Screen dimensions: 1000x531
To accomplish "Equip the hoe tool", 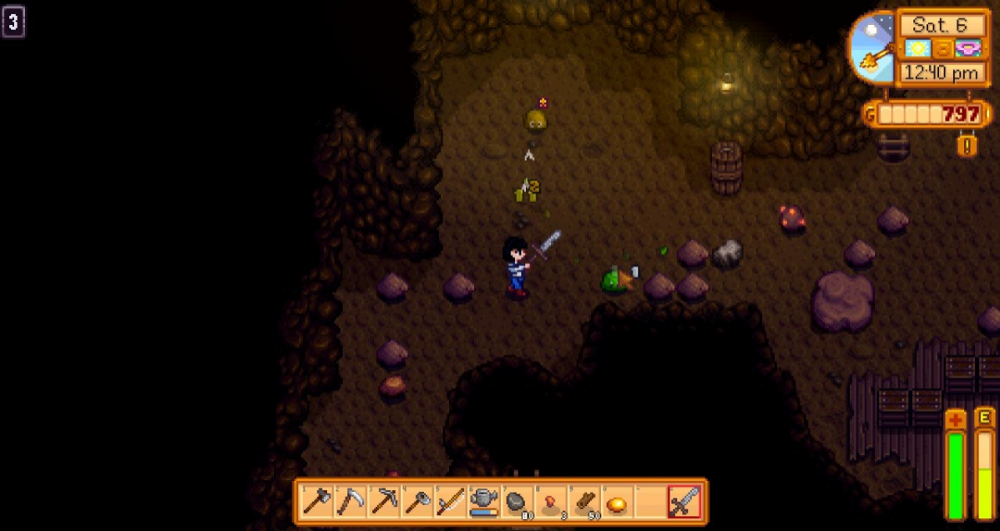I will [417, 501].
